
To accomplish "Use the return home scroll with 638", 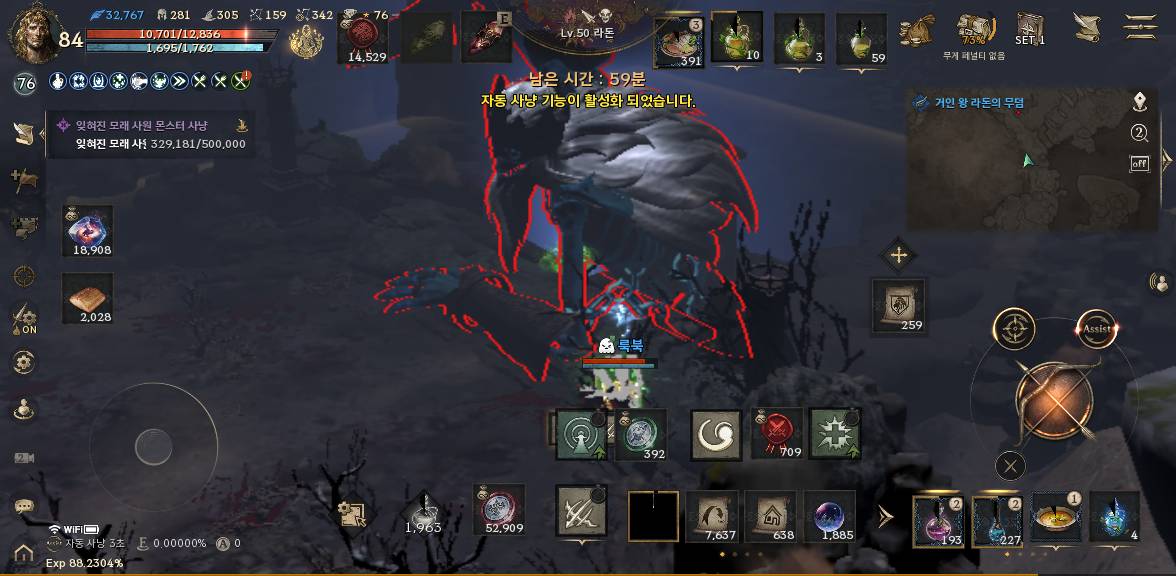I will click(770, 516).
